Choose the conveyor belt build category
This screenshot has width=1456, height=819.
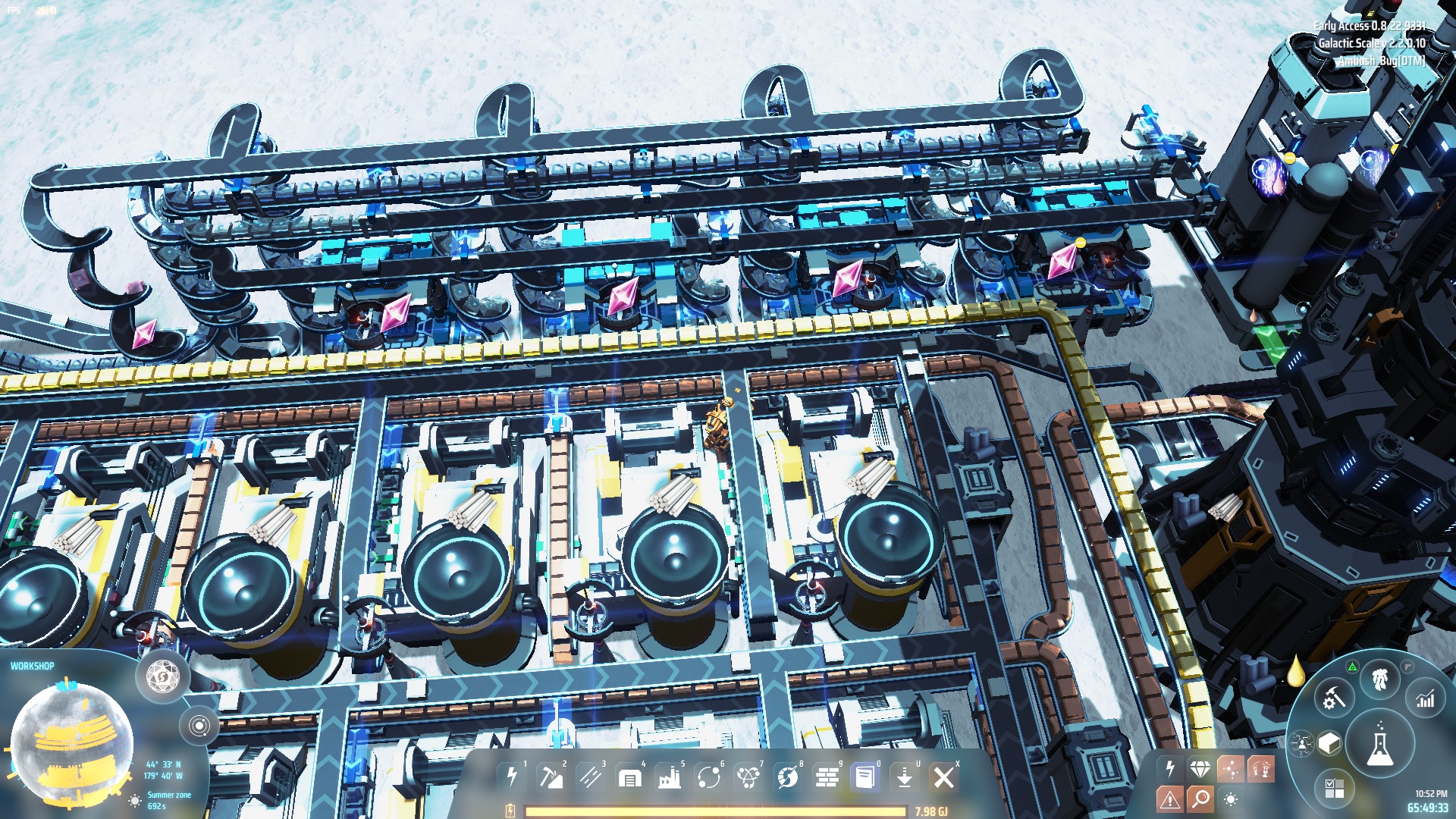591,777
